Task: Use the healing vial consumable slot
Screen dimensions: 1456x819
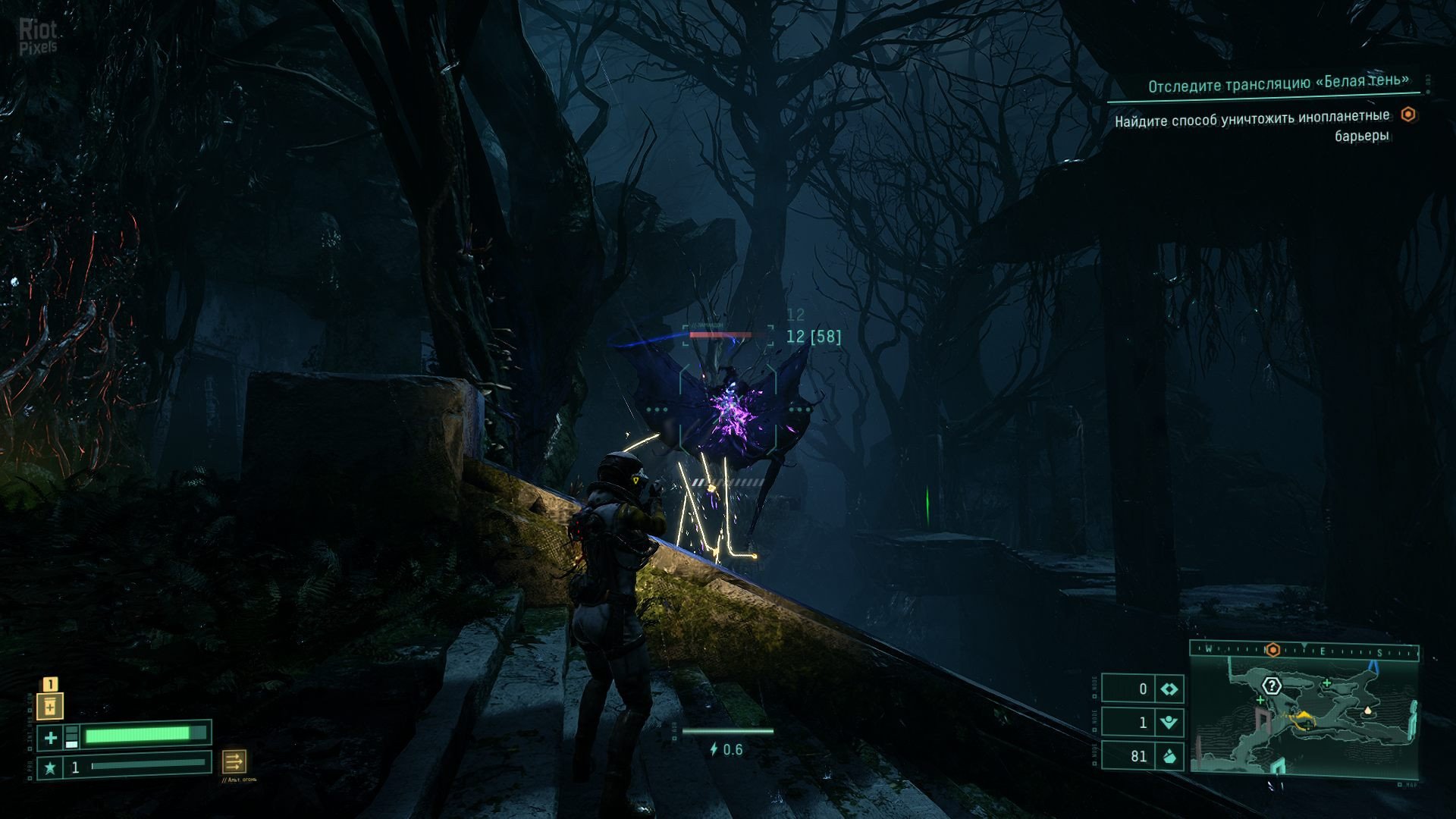Action: (50, 707)
